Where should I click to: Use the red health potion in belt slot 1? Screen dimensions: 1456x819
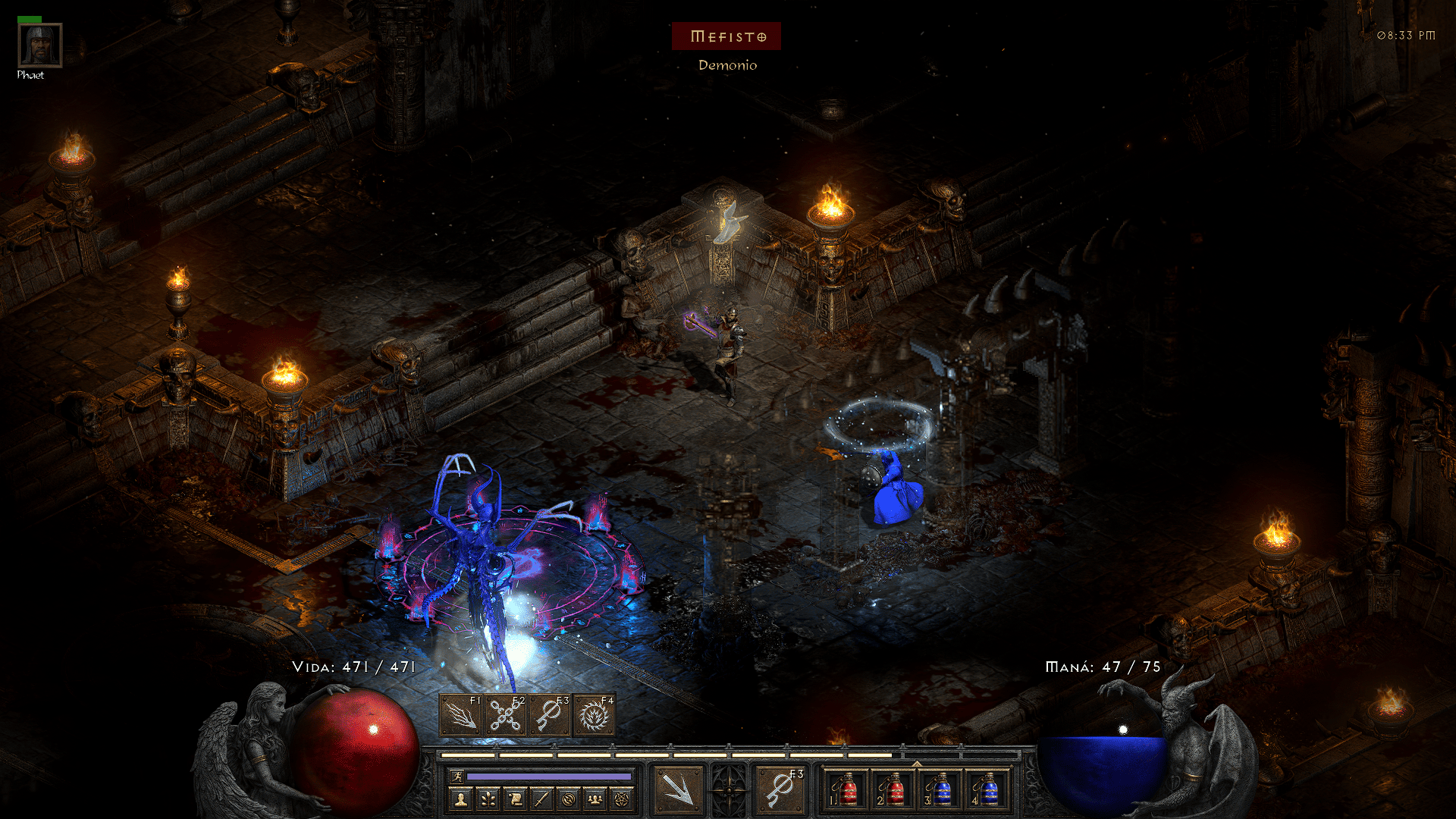[x=847, y=790]
